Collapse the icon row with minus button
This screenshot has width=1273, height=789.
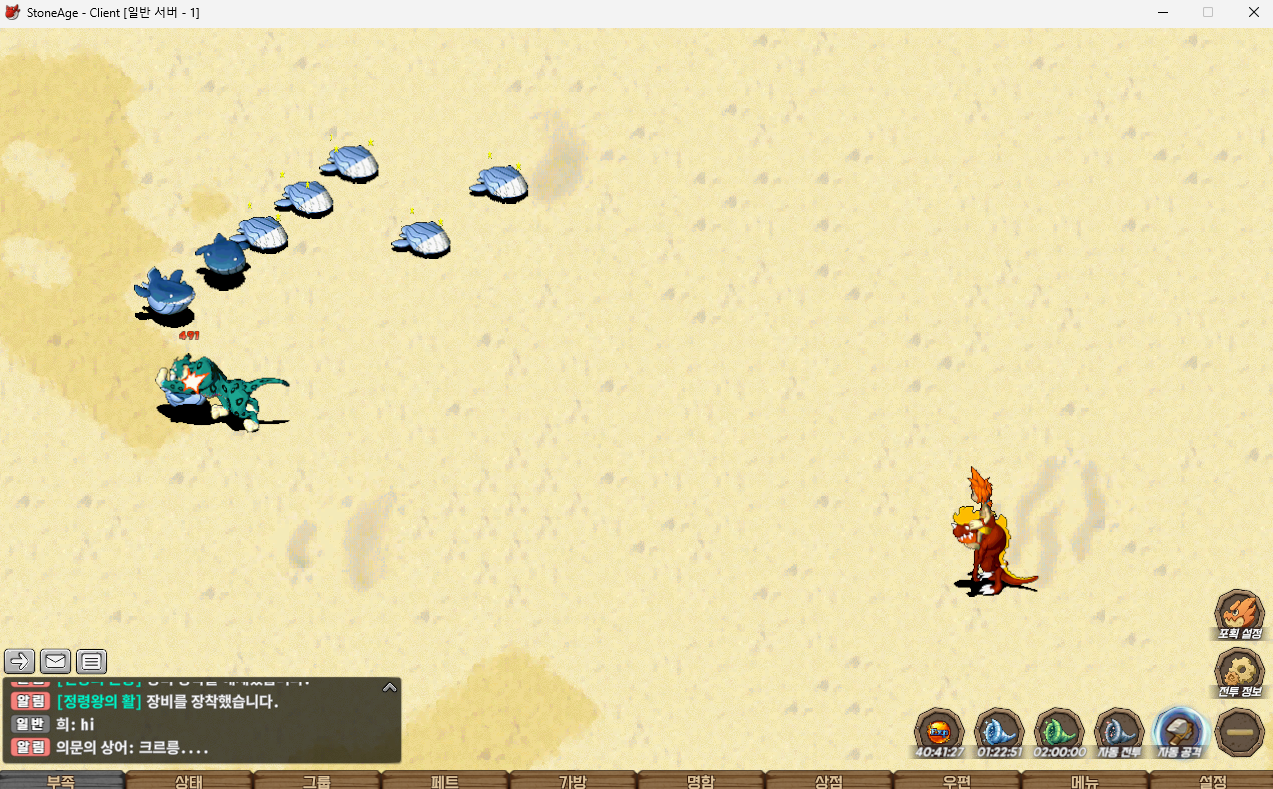pos(1240,732)
